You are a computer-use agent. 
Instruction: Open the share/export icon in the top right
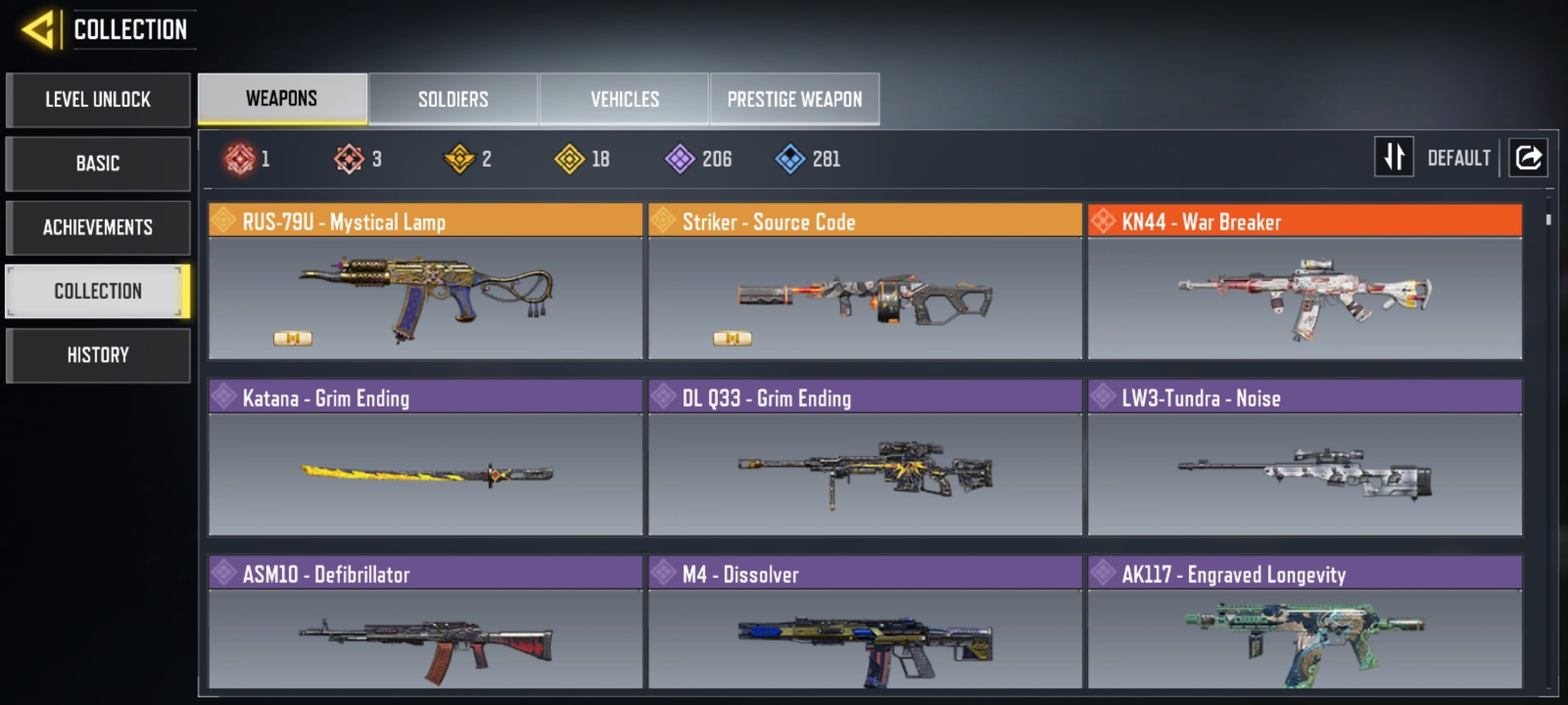[1528, 158]
